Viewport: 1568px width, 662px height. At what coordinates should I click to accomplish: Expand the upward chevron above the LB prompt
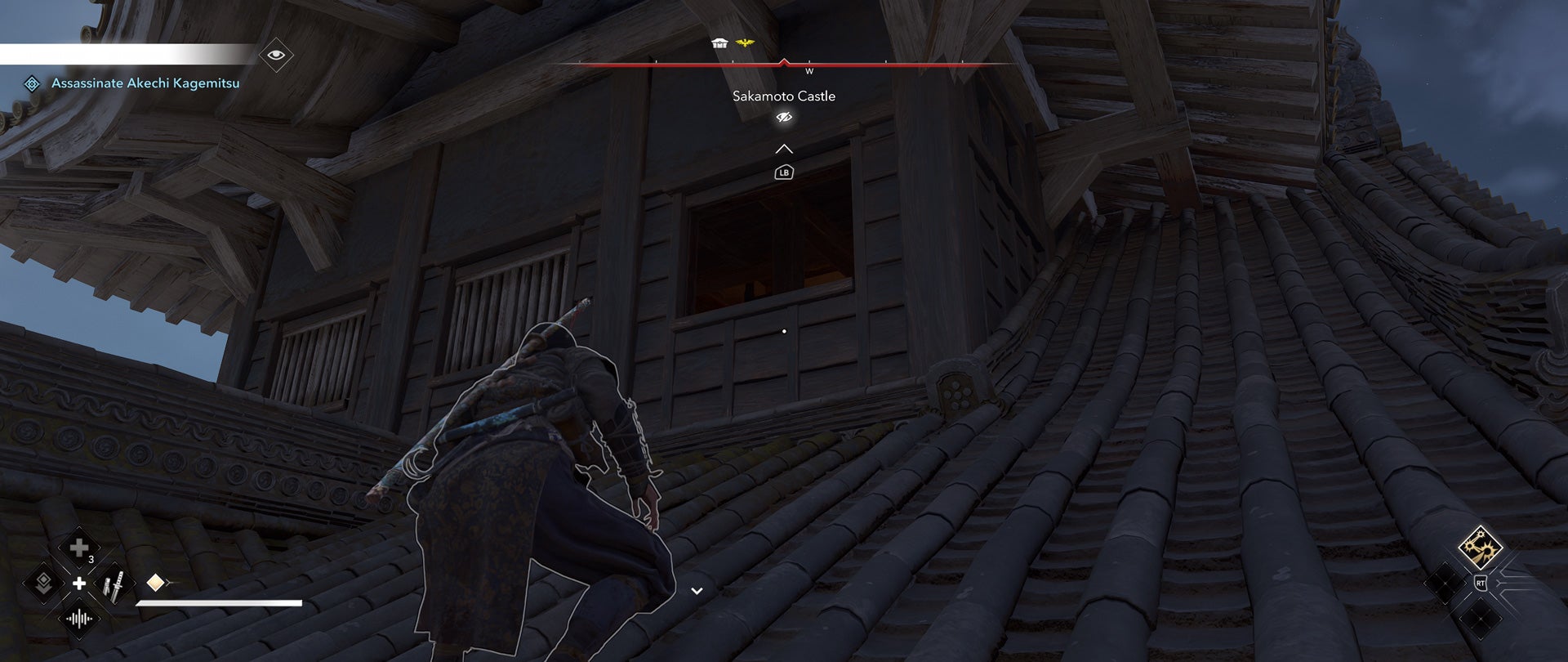pyautogui.click(x=783, y=149)
